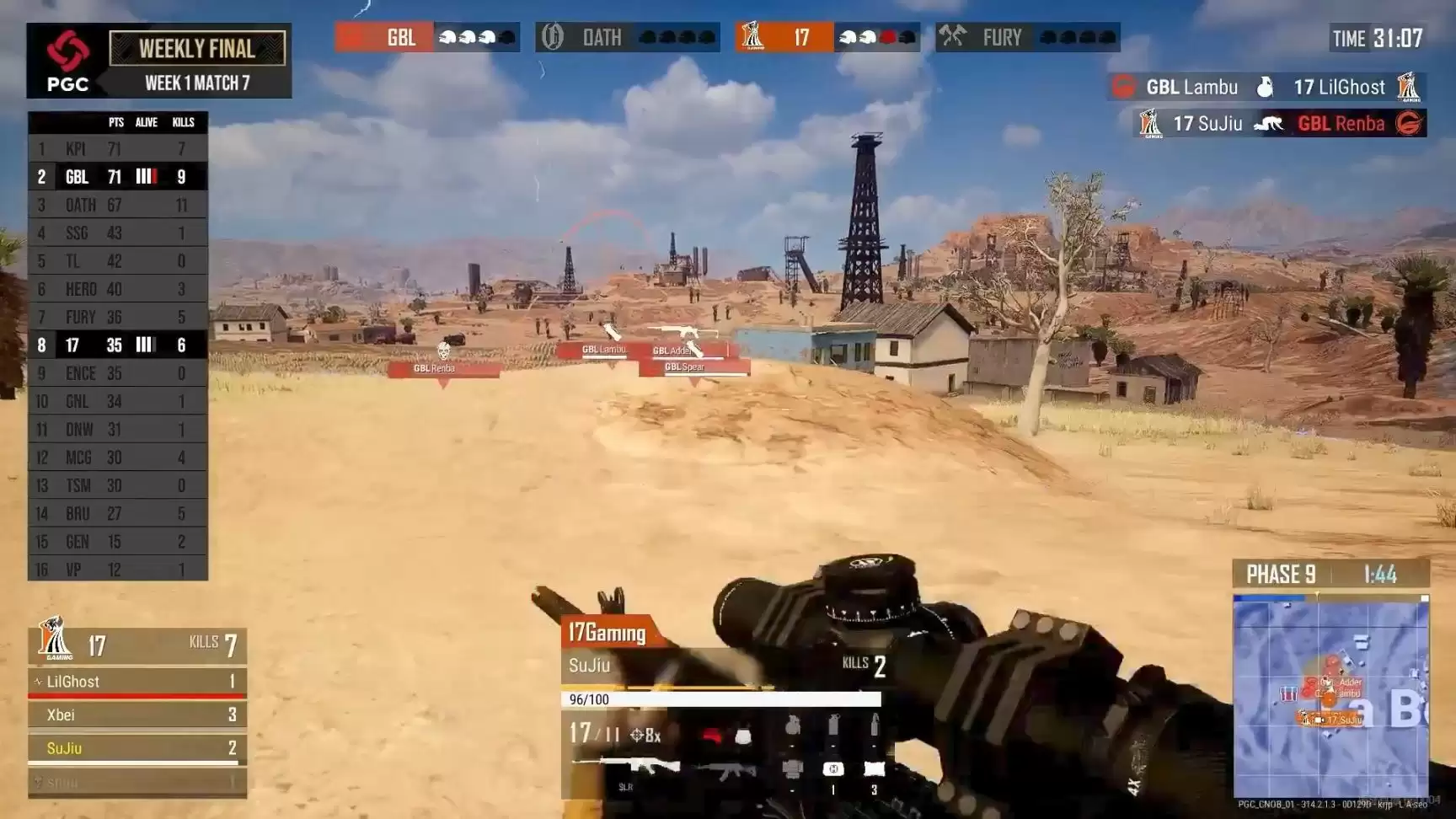Select the orange 17 team panel at top

click(827, 38)
